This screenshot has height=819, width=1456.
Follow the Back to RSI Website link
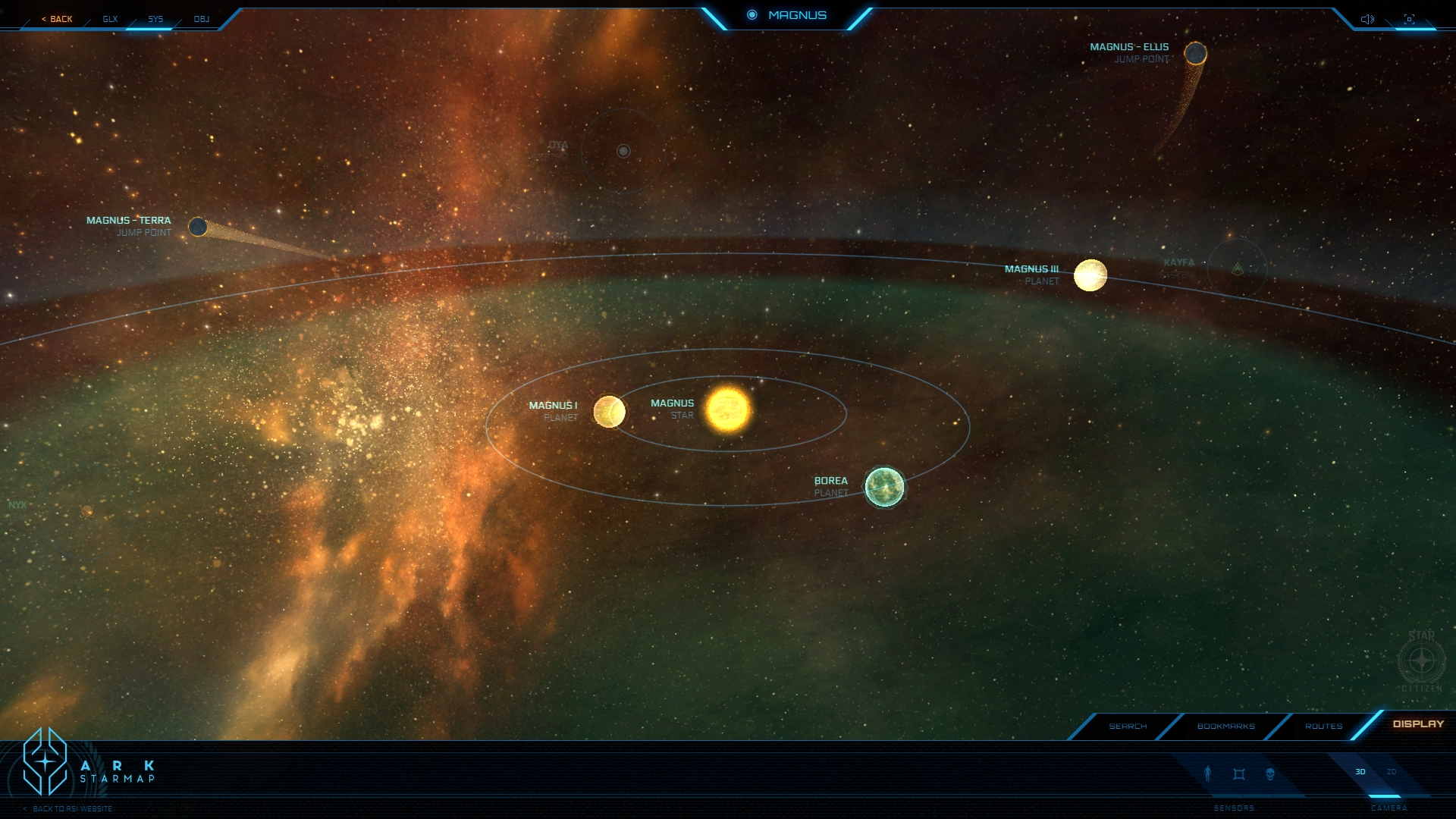pyautogui.click(x=72, y=809)
